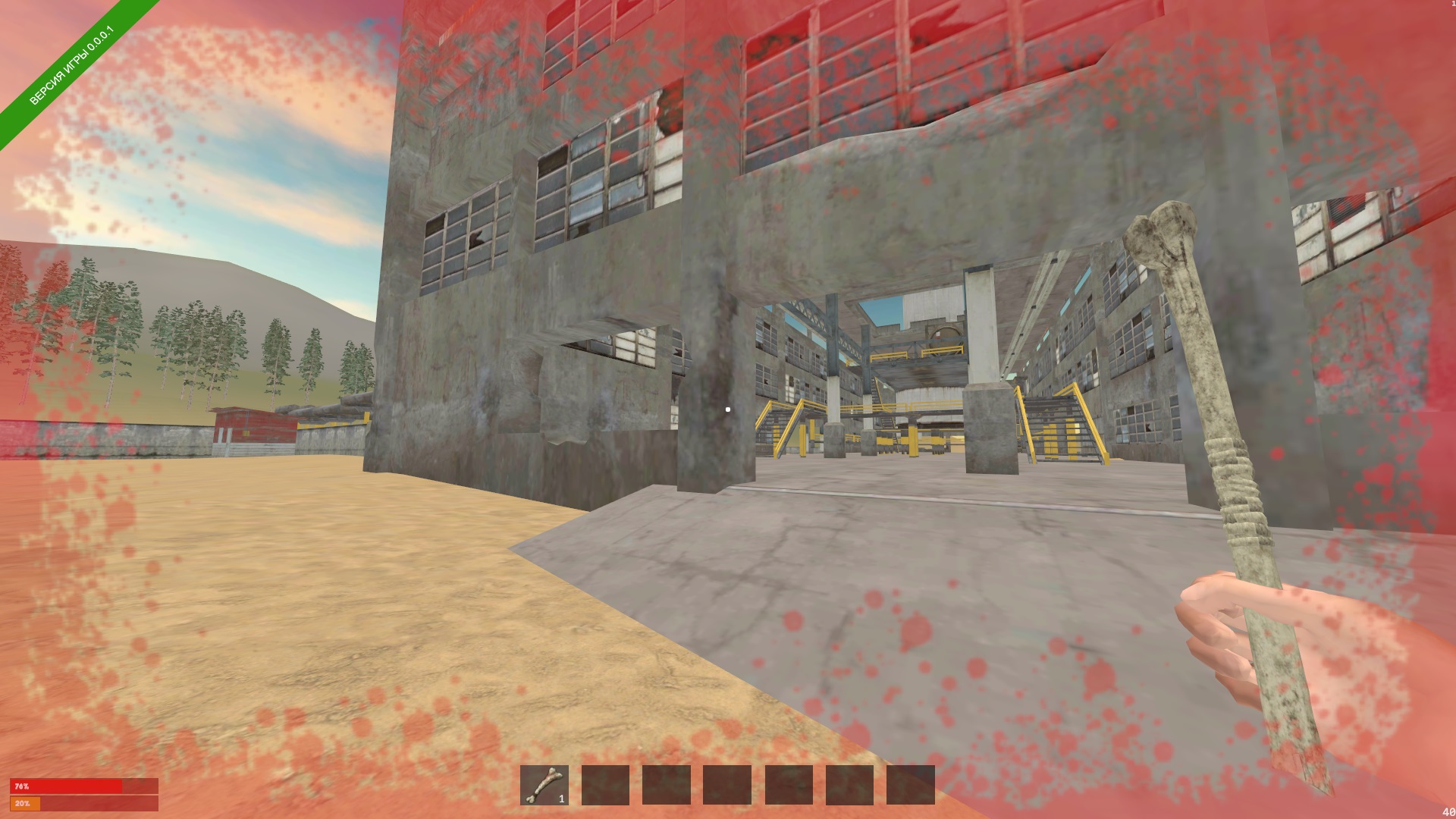
Task: Click the number in the top-right corner
Action: pos(1451,5)
